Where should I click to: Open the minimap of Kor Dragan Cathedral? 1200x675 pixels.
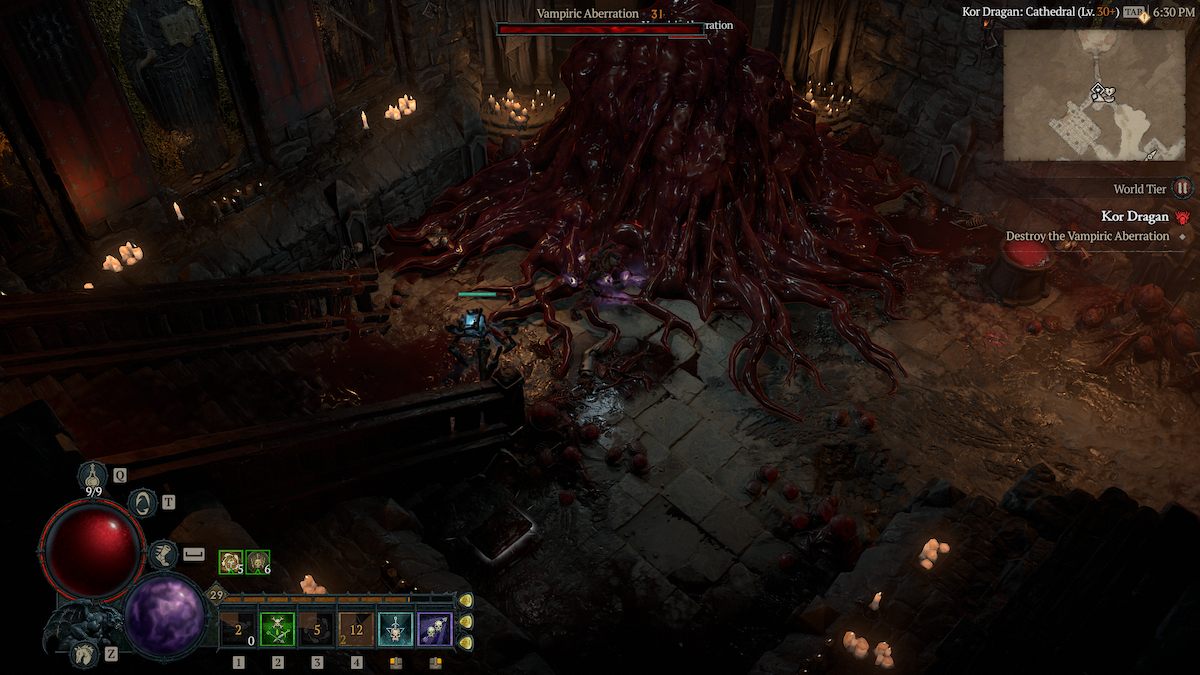pyautogui.click(x=1097, y=97)
